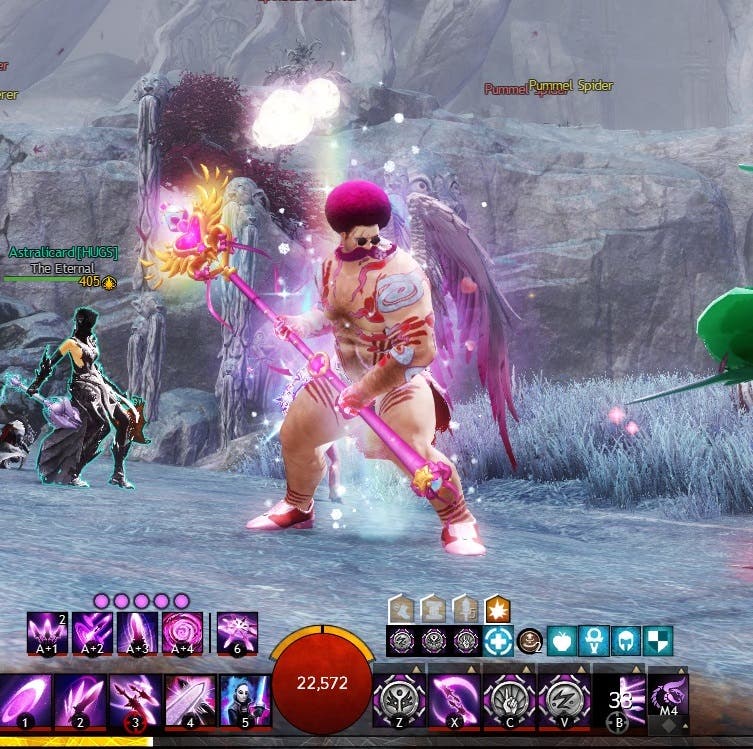753x749 pixels.
Task: Activate the dragon mount icon M4
Action: pyautogui.click(x=668, y=695)
